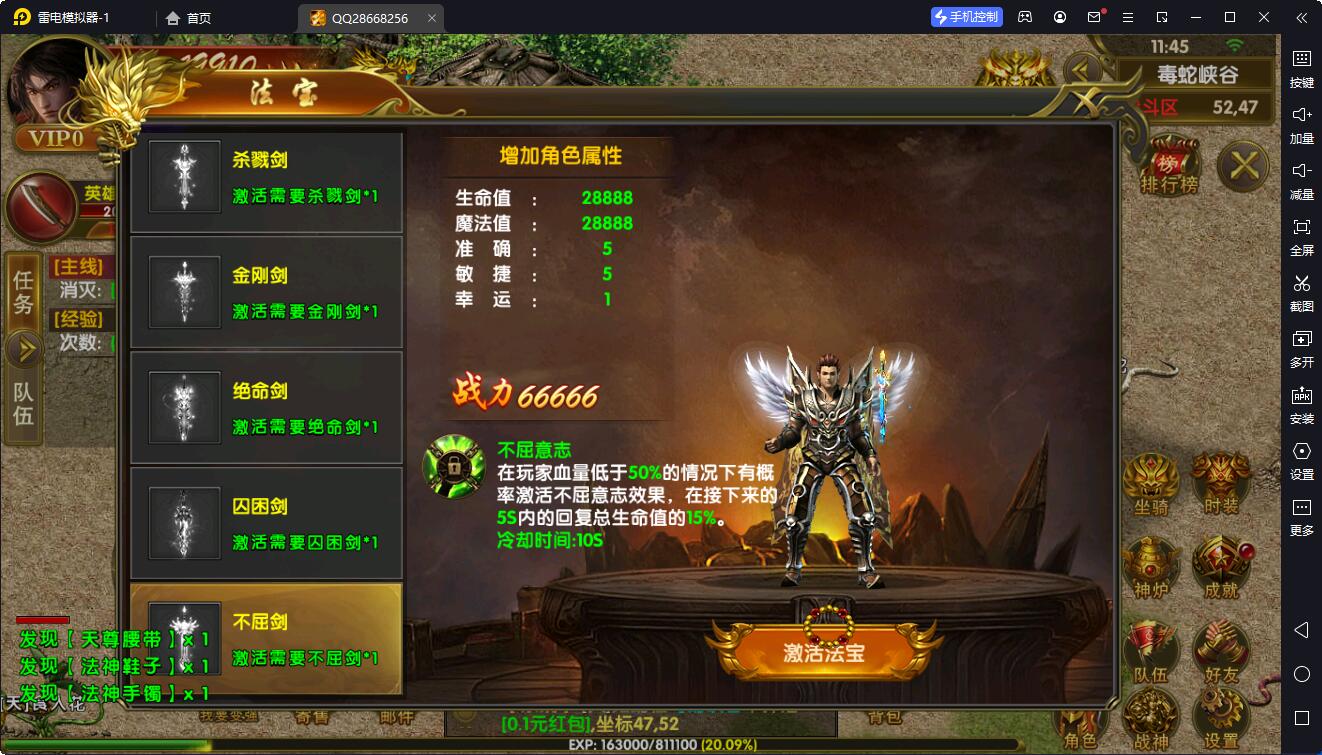Open the 坐骑 mount menu
The width and height of the screenshot is (1322, 755).
[x=1151, y=485]
